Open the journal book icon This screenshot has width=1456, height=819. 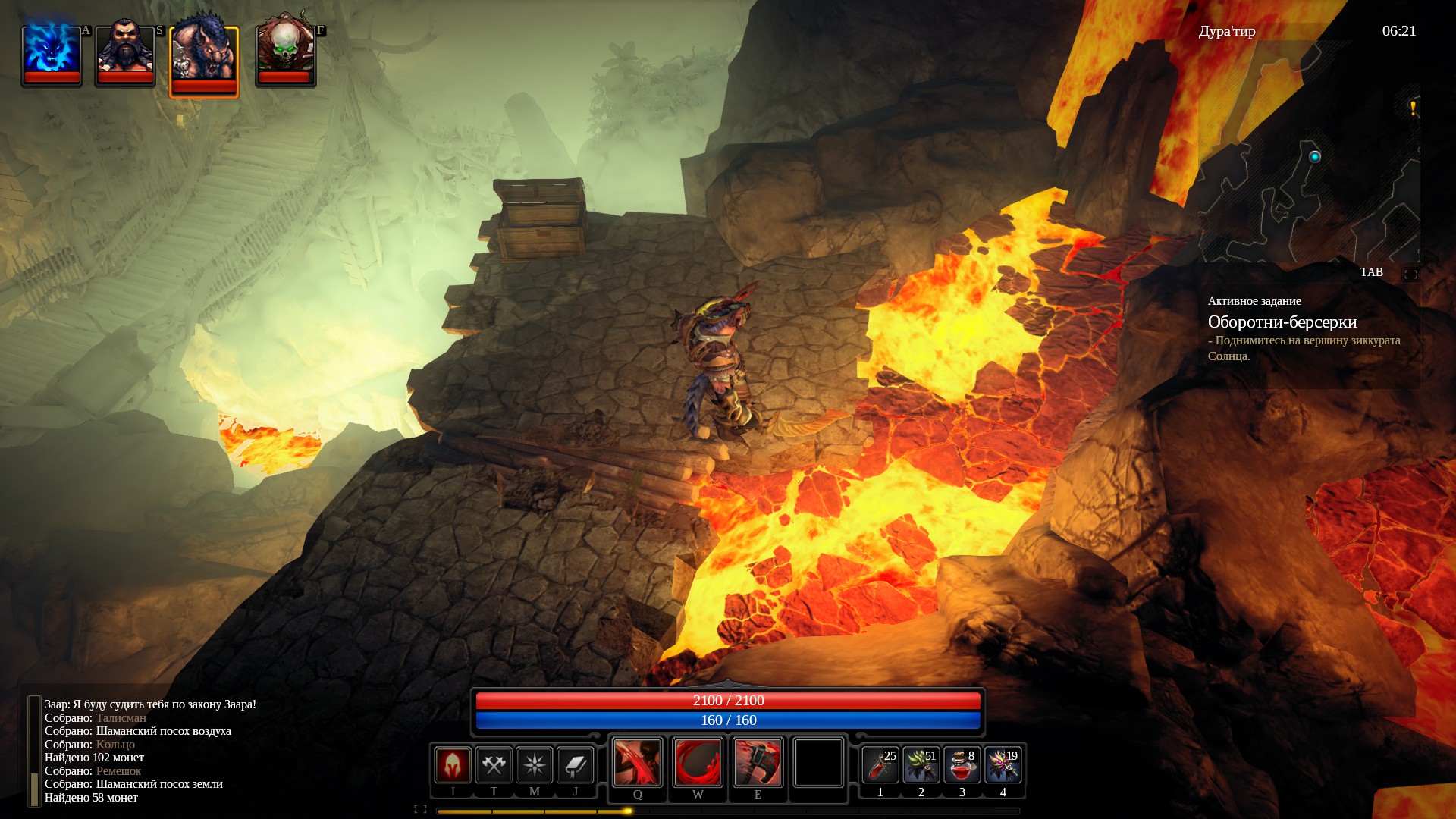[576, 764]
